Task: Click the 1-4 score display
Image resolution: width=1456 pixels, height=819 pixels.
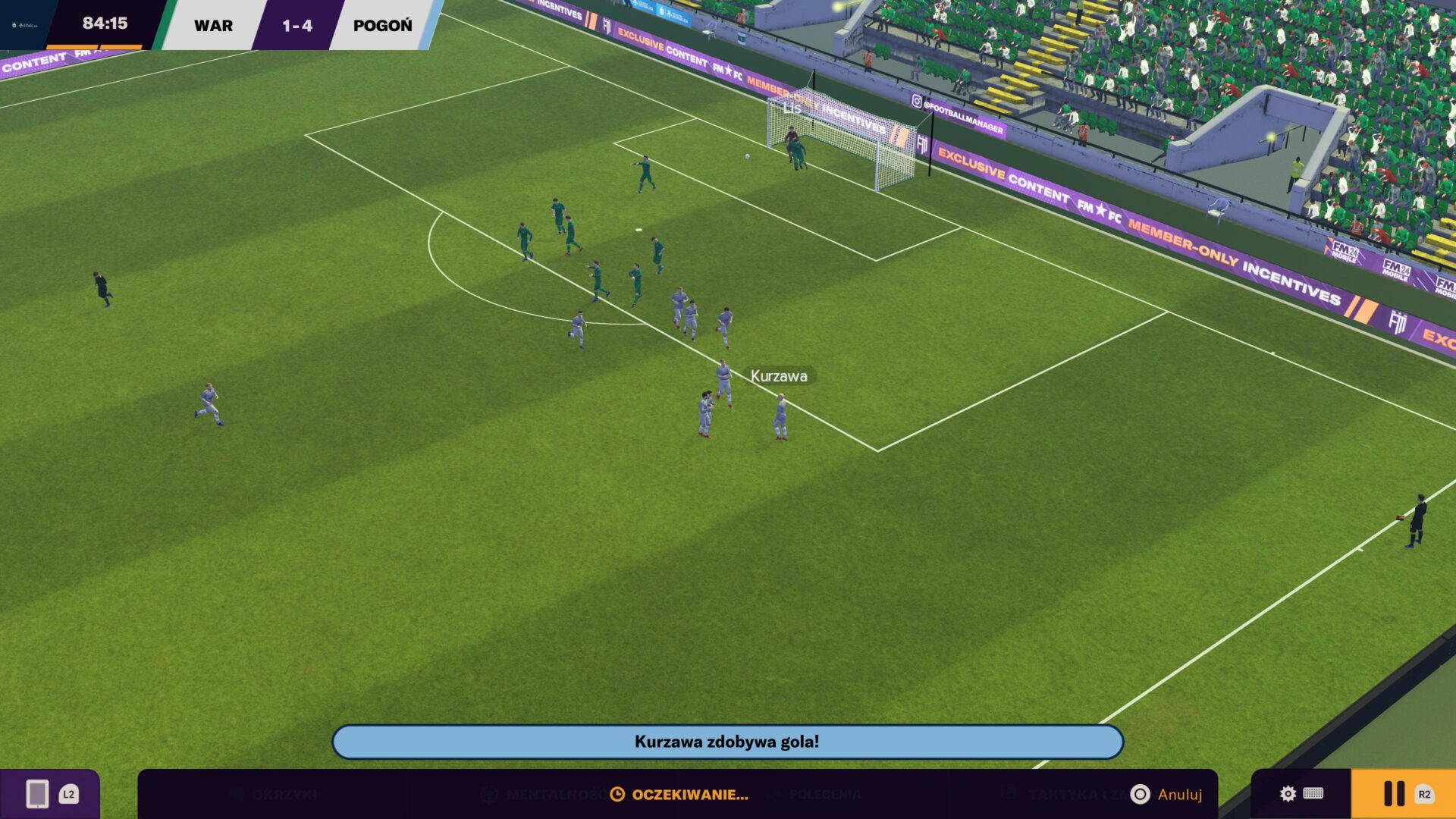Action: pos(296,25)
